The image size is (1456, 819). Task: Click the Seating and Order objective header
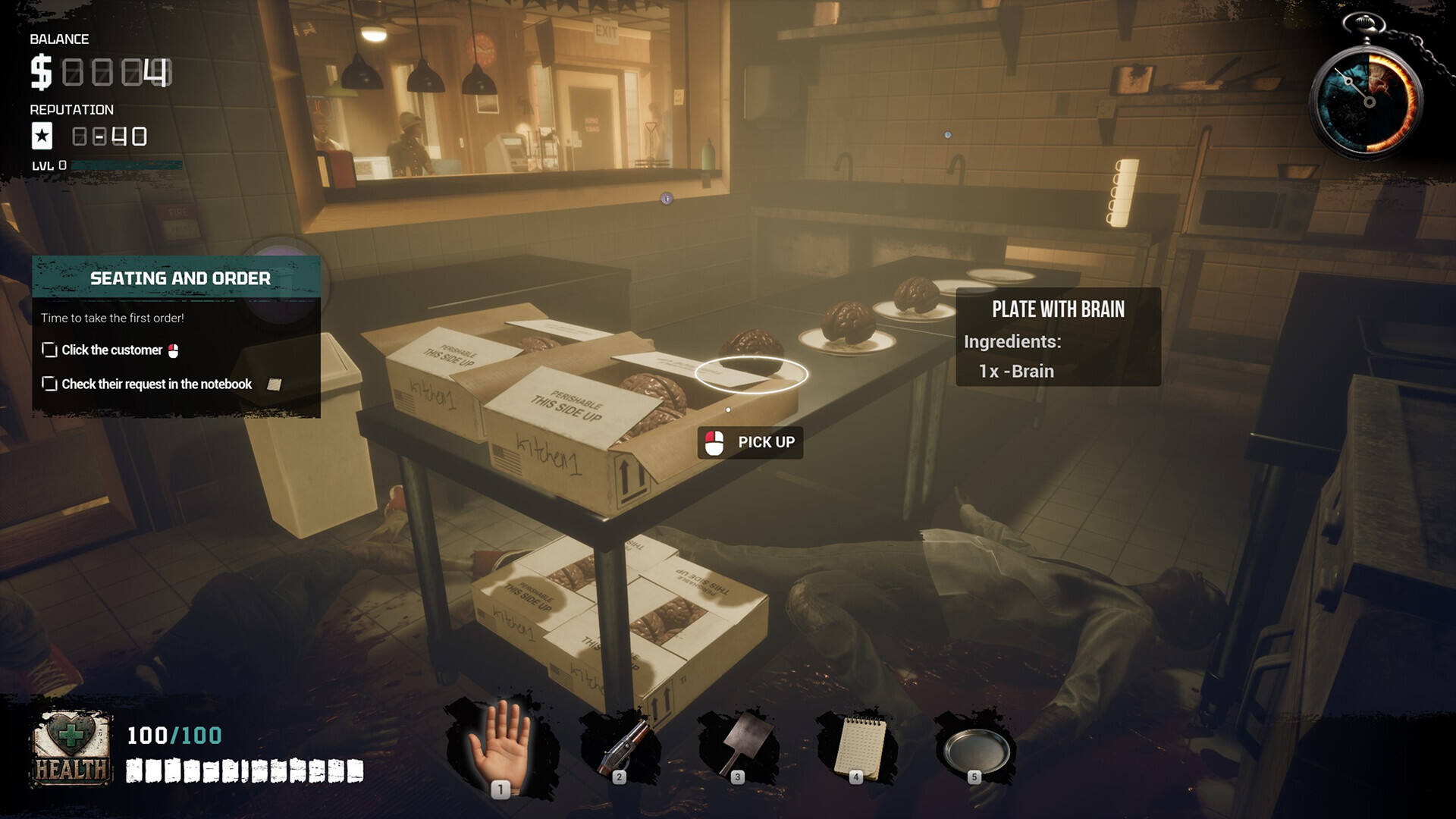[180, 278]
